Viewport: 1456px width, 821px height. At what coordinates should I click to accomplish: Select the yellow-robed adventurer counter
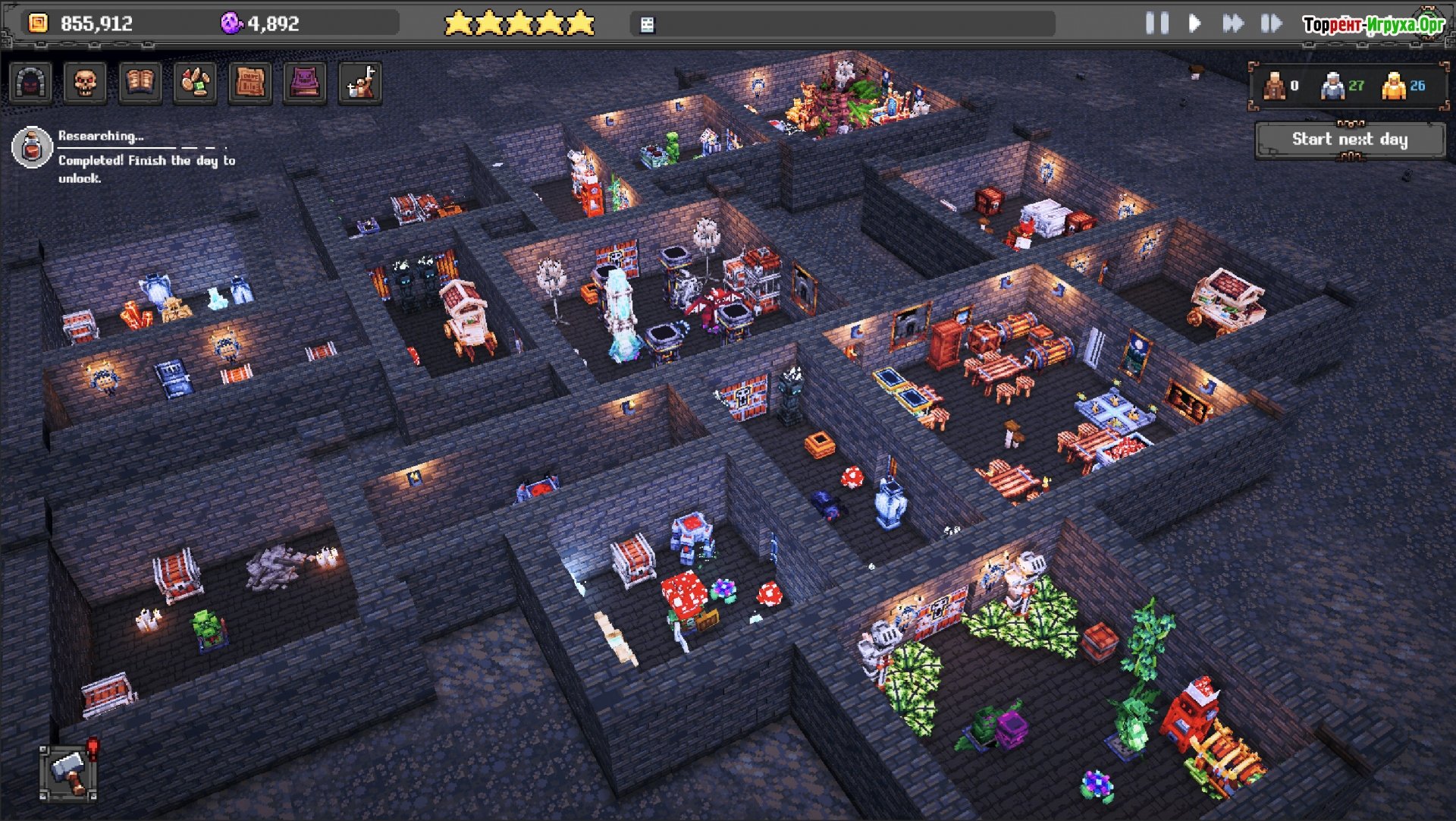pos(1394,87)
